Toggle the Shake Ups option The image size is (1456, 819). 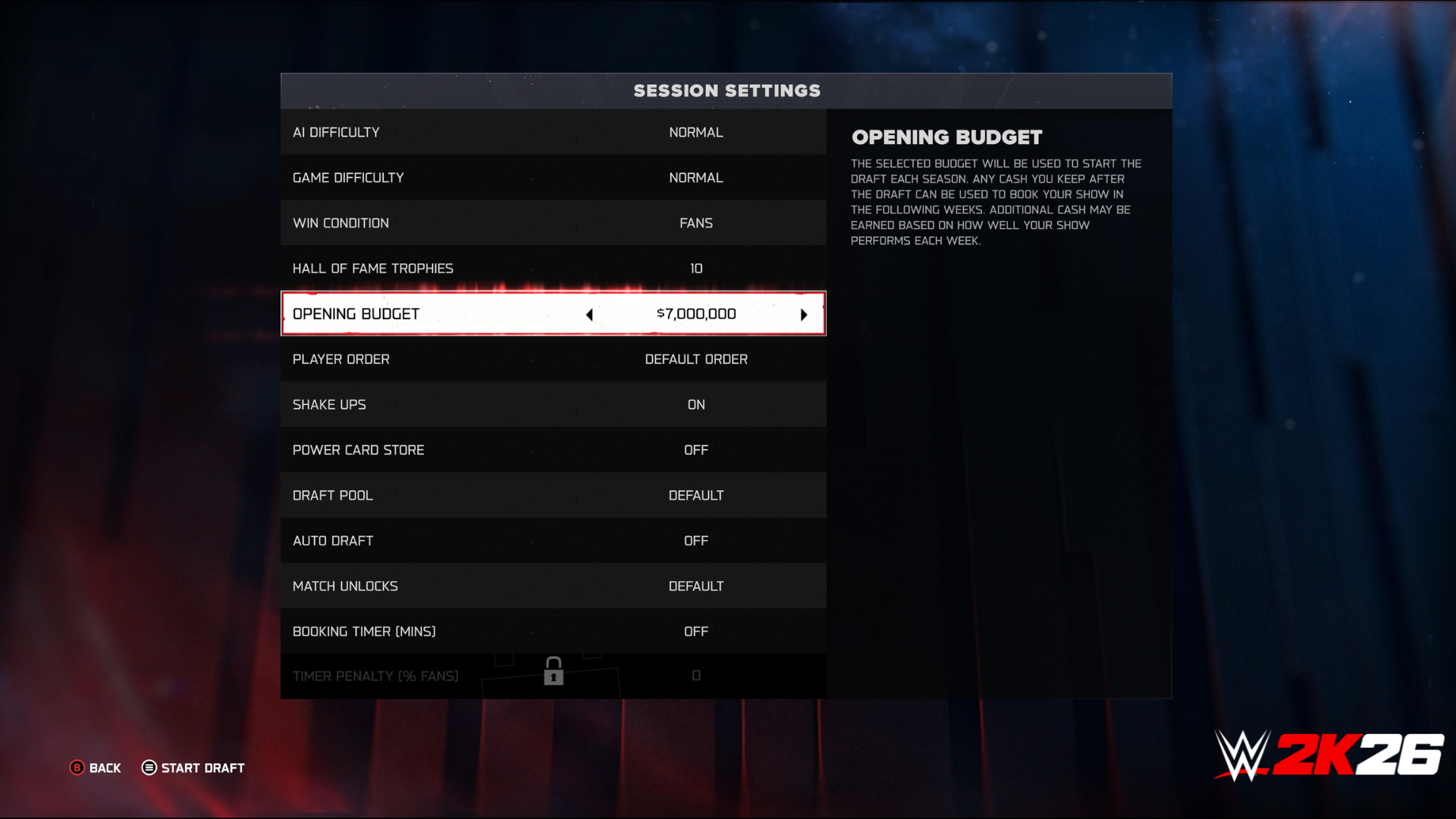point(553,405)
